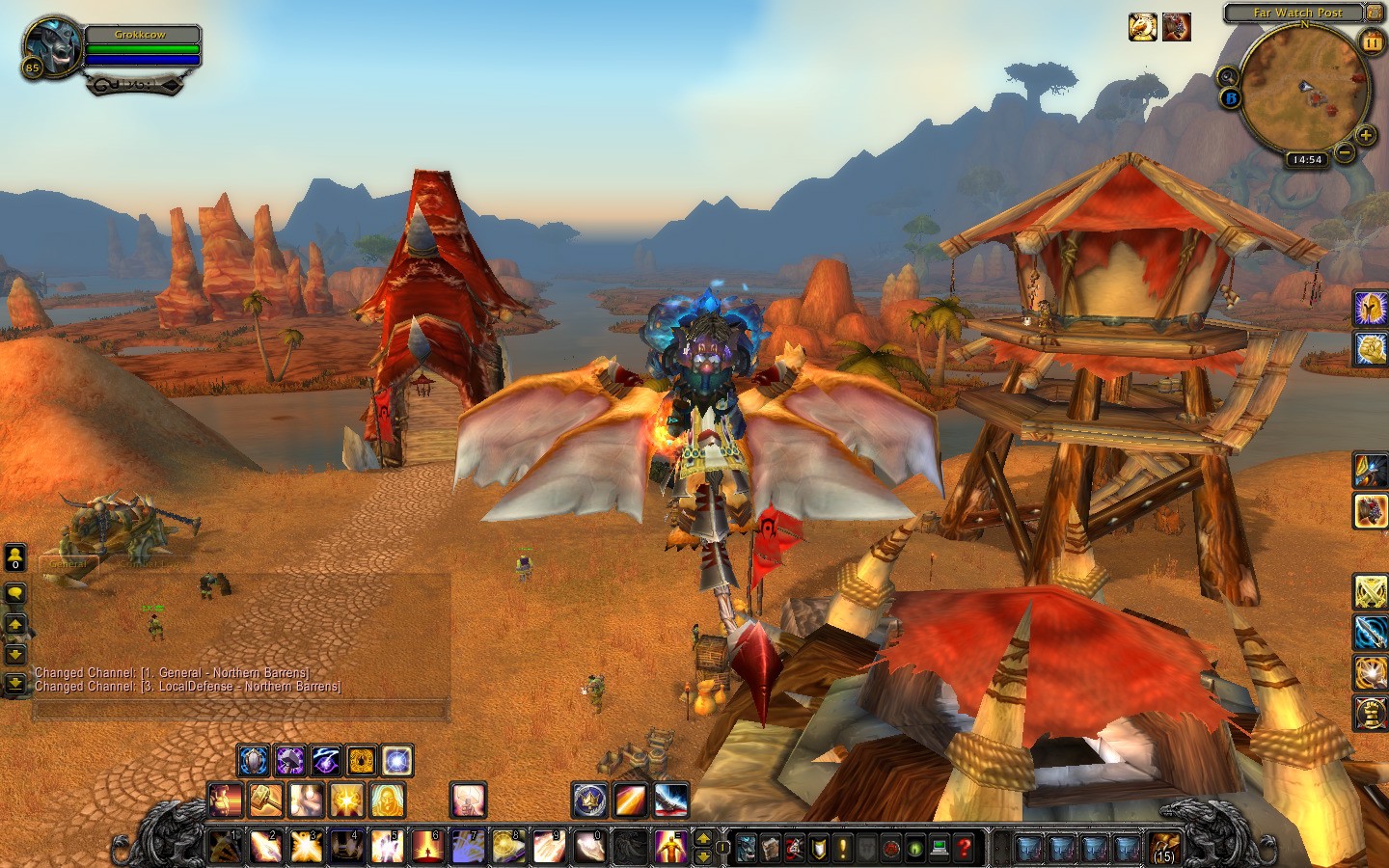Click the circular minimap
This screenshot has width=1389, height=868.
[1304, 89]
